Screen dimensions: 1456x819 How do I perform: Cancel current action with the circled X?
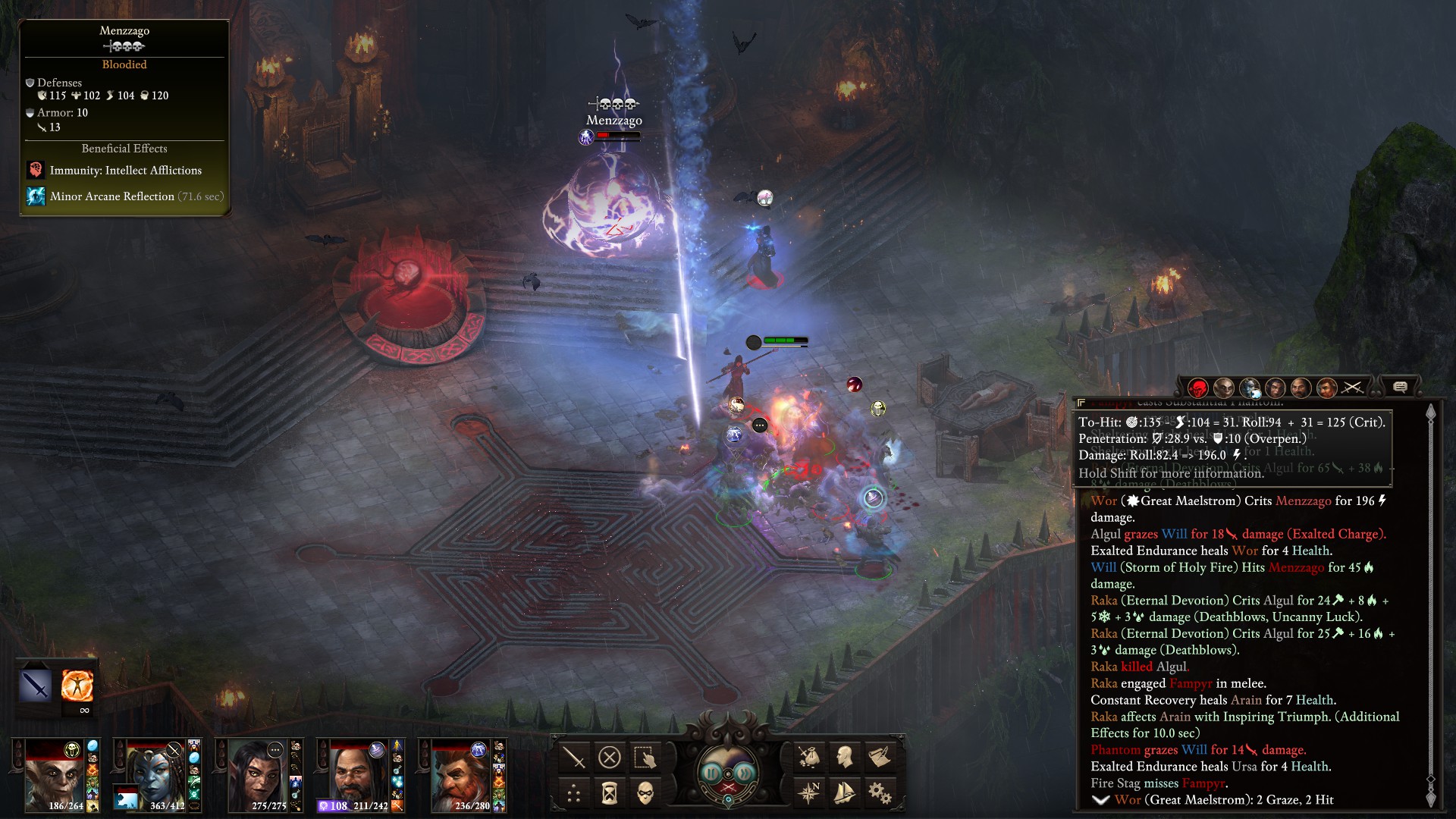coord(610,757)
